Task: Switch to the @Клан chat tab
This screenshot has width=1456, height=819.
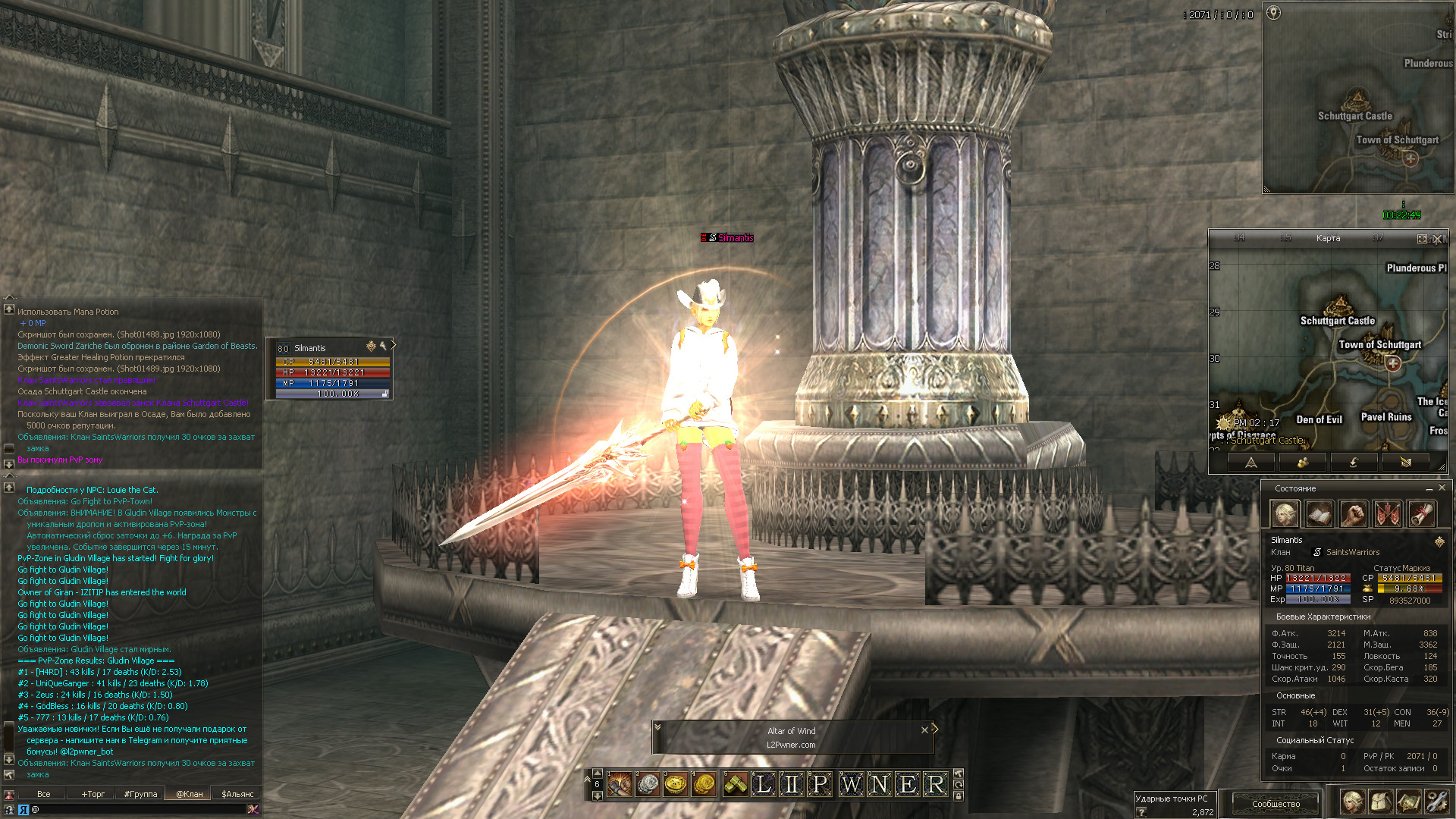Action: tap(190, 794)
